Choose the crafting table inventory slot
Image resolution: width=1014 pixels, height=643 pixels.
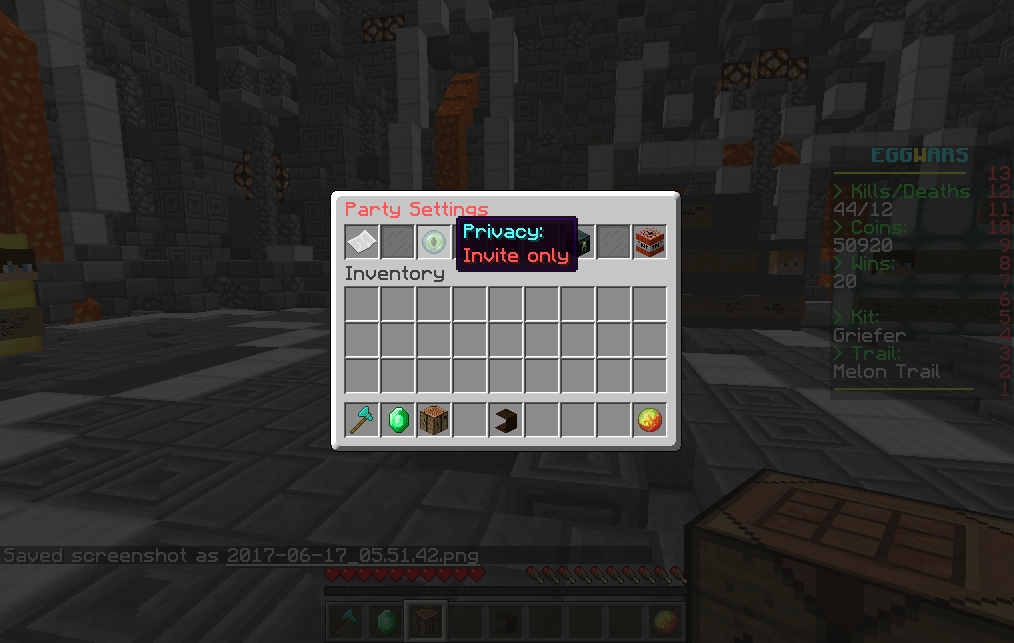434,420
